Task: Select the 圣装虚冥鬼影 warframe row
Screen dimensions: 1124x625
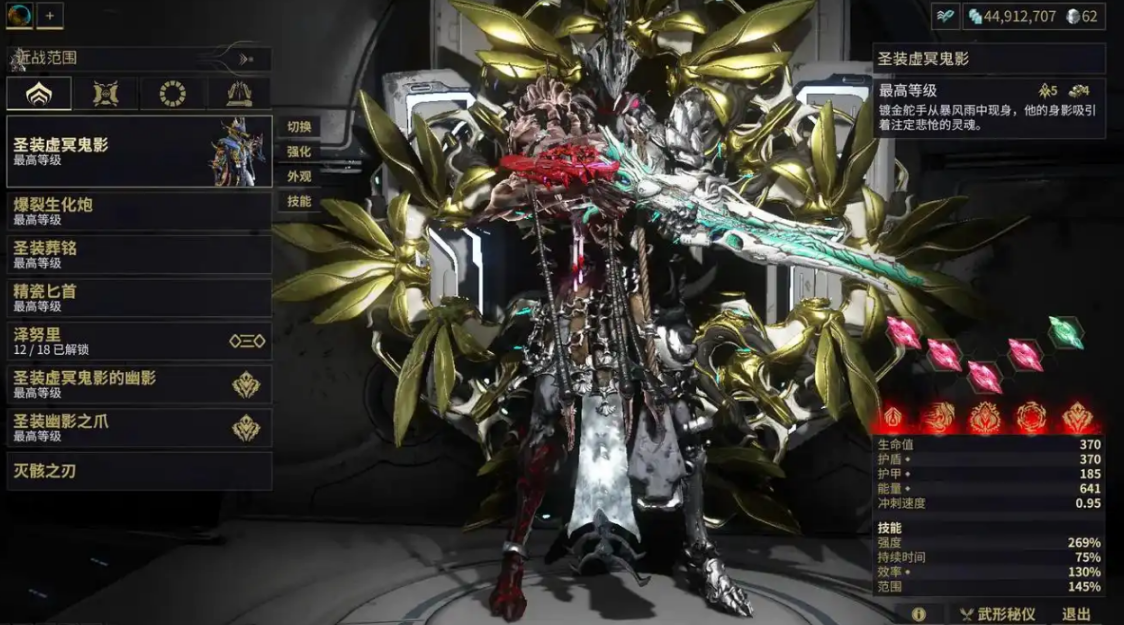Action: click(139, 151)
